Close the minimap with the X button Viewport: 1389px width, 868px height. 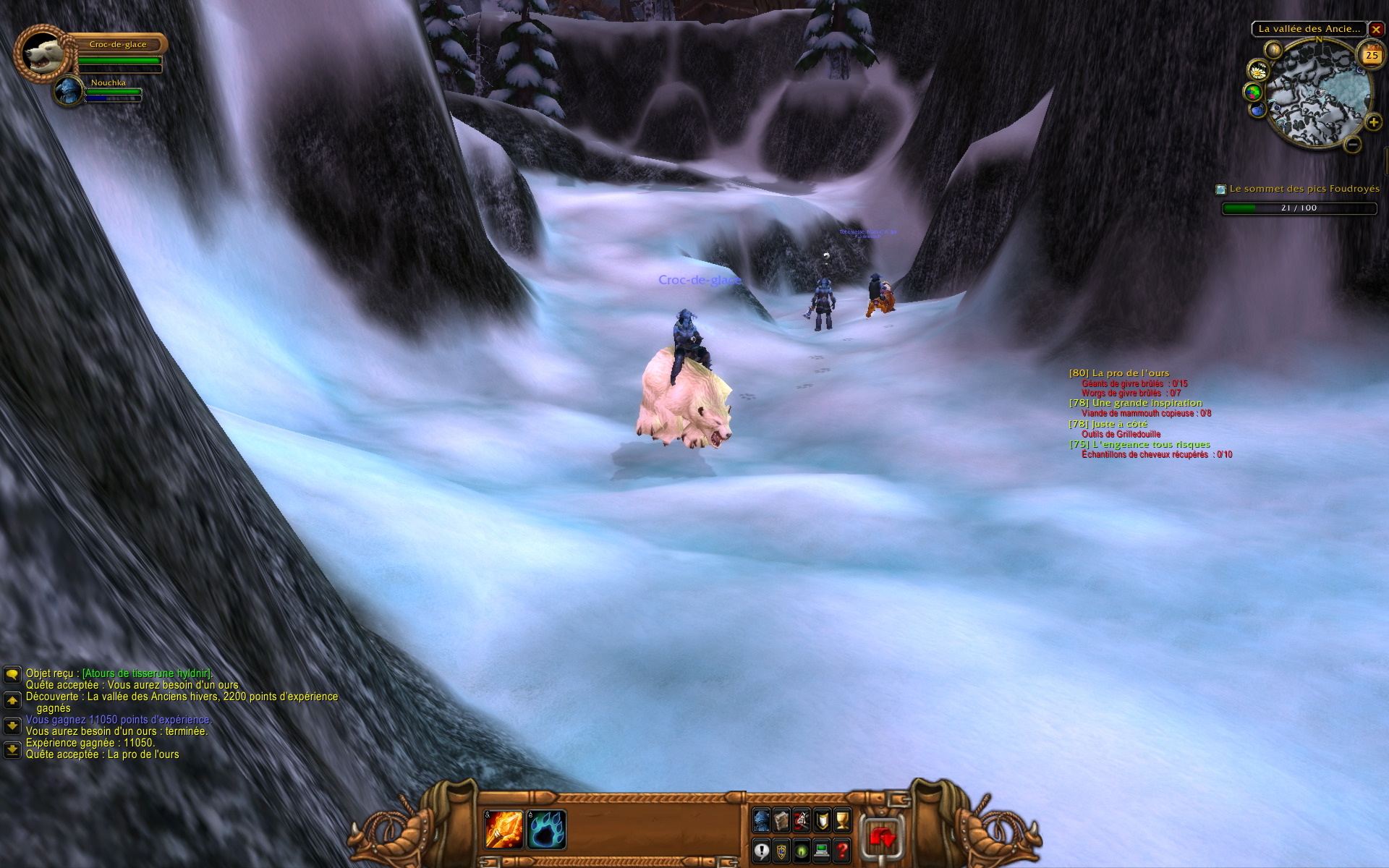pos(1376,30)
